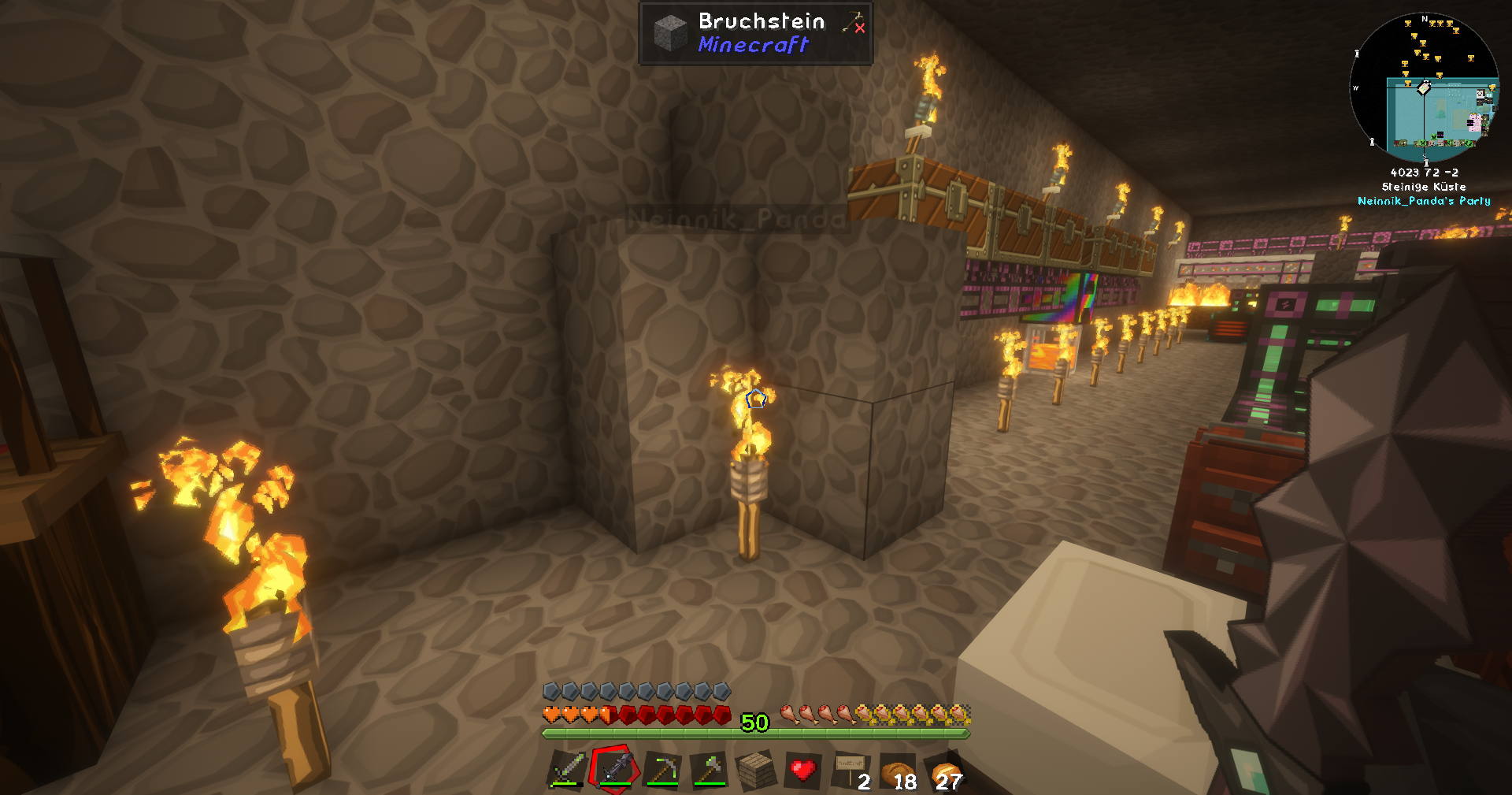Image resolution: width=1512 pixels, height=795 pixels.
Task: Pick the wooden planks block slot
Action: (x=756, y=770)
